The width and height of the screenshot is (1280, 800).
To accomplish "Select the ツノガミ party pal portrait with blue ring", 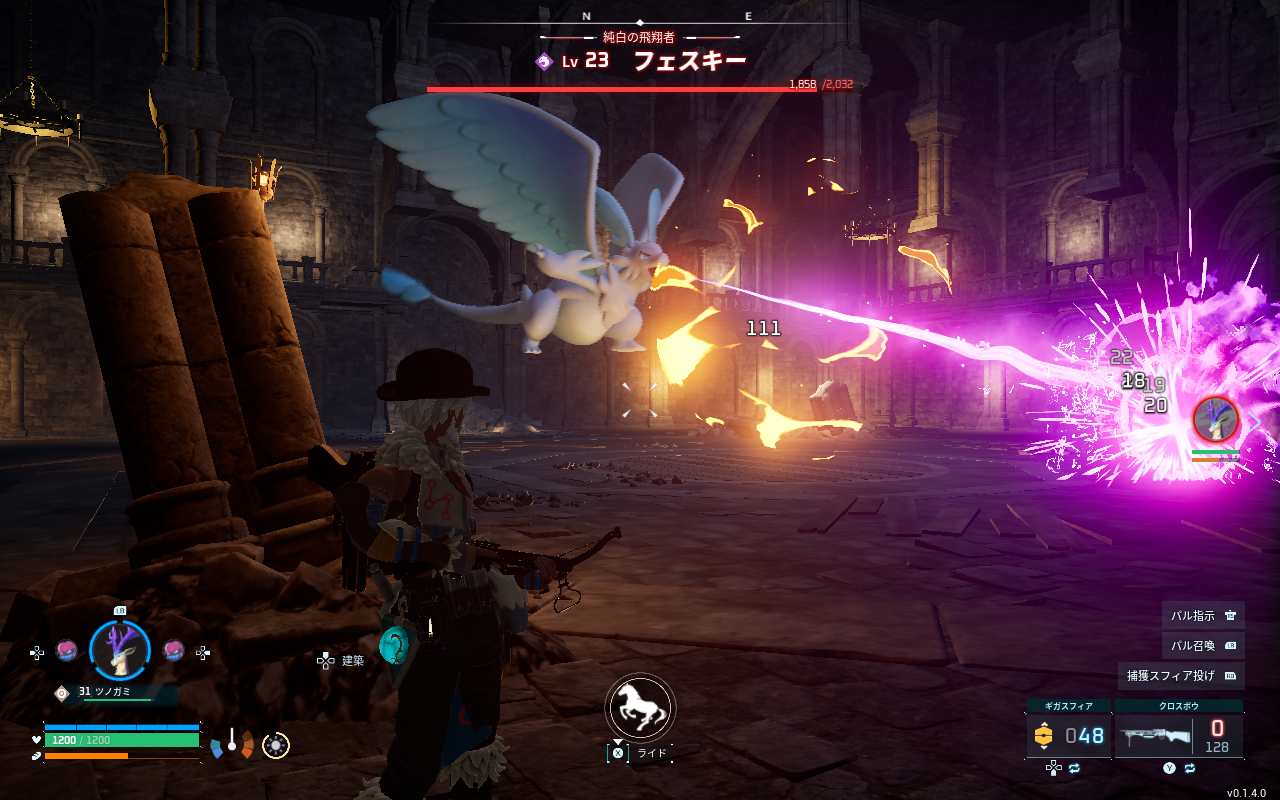I will [120, 650].
